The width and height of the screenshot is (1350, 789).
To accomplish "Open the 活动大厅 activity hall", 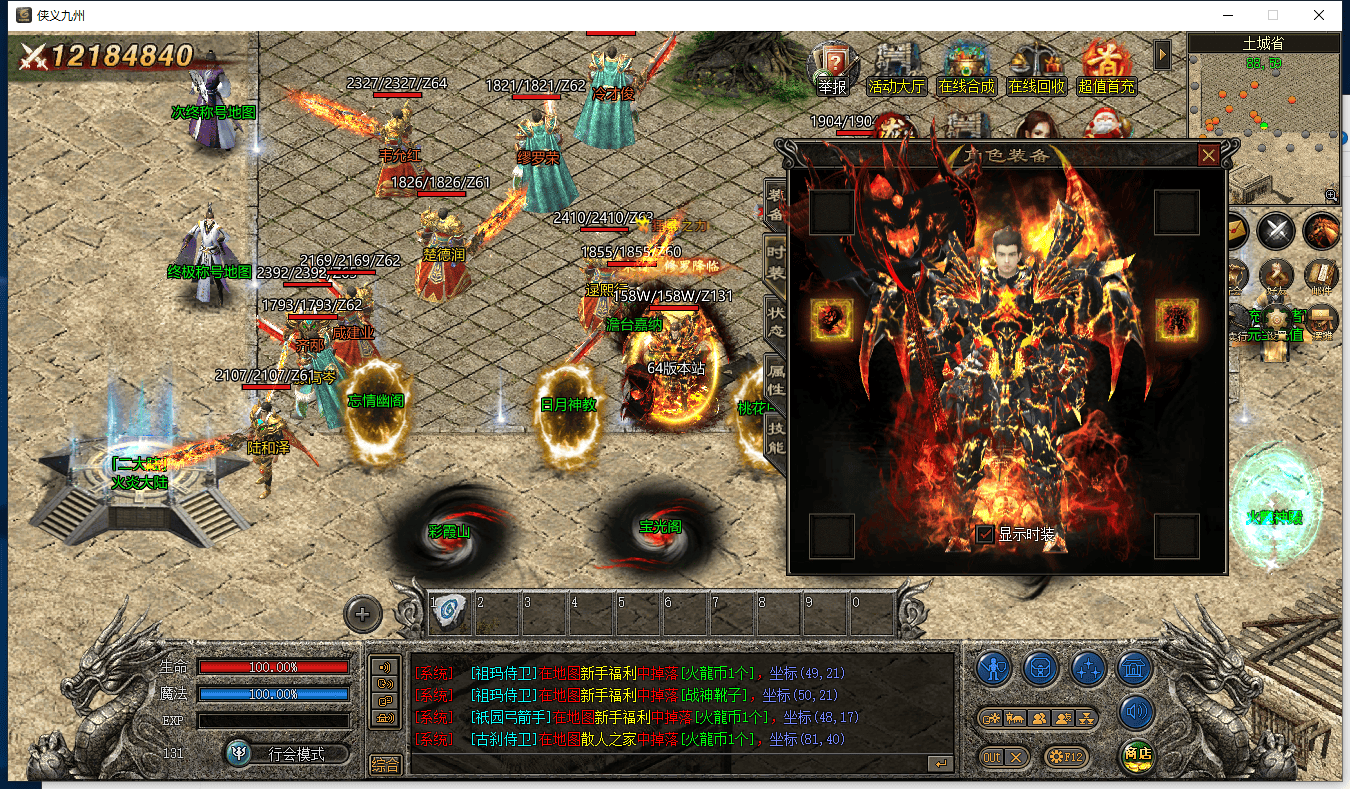I will [896, 69].
